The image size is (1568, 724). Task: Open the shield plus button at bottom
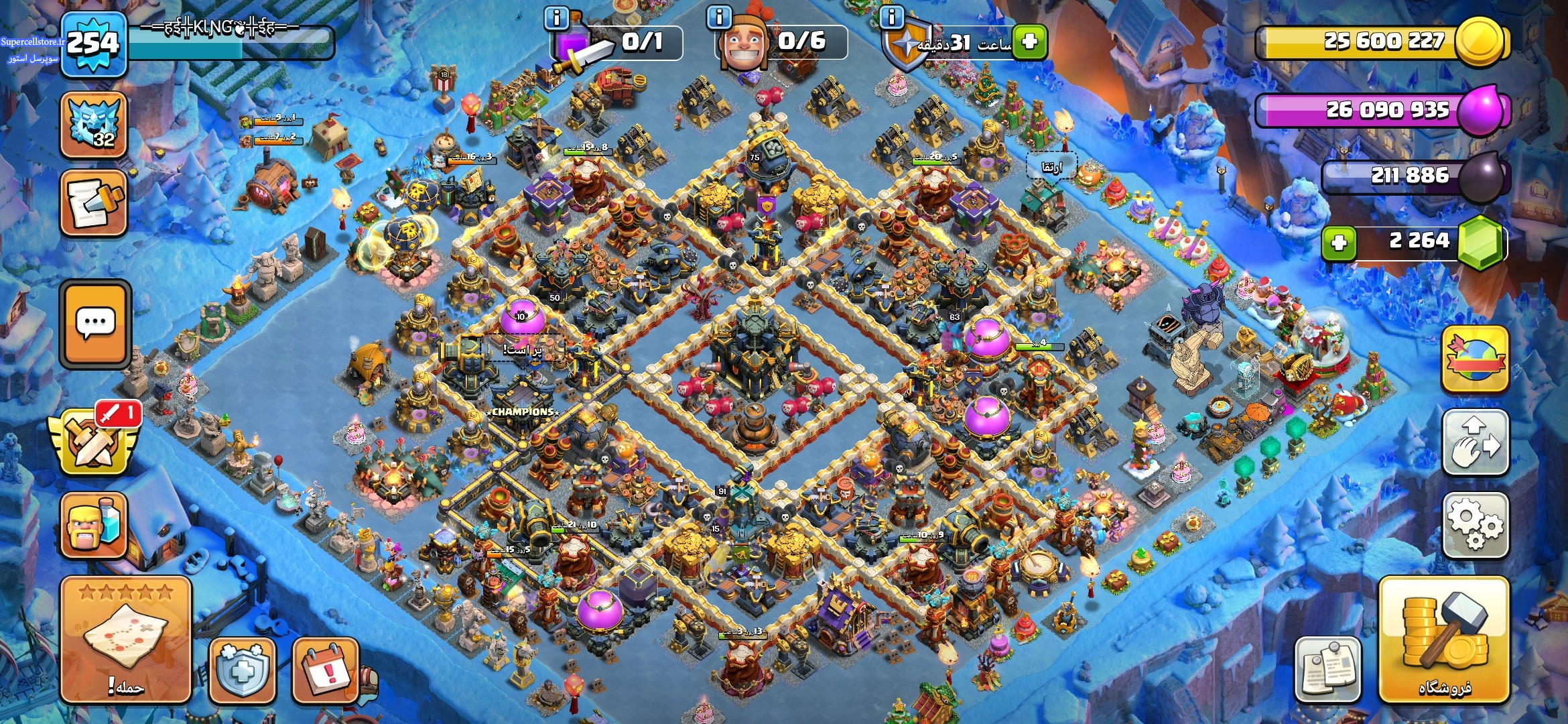pyautogui.click(x=242, y=670)
